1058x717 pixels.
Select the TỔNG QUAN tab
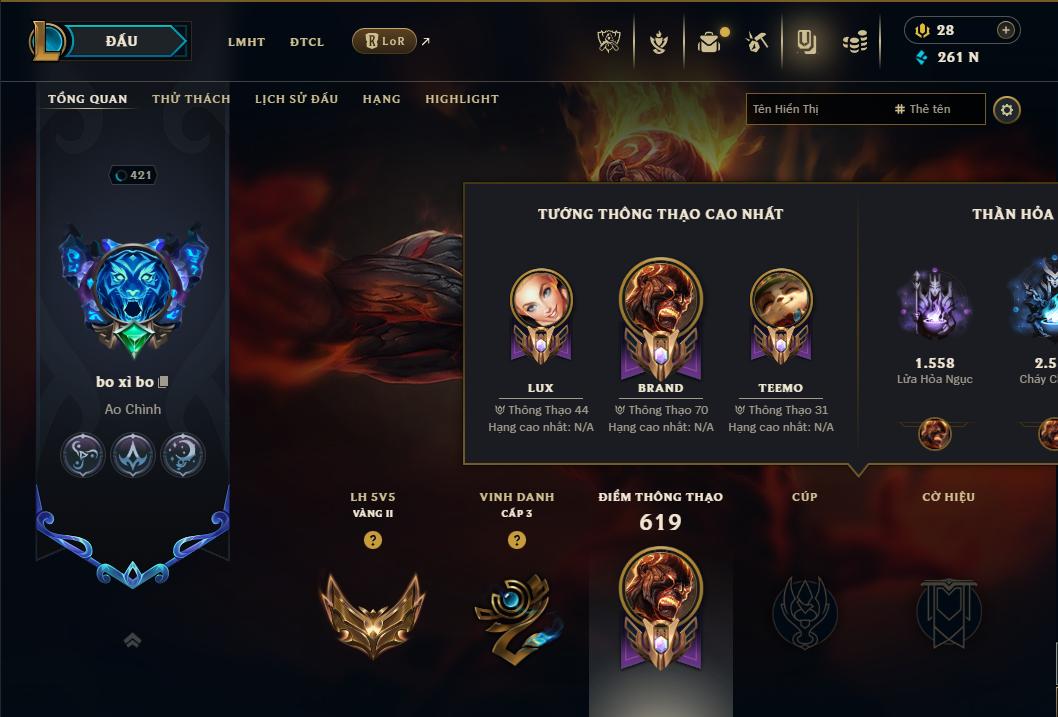click(88, 99)
